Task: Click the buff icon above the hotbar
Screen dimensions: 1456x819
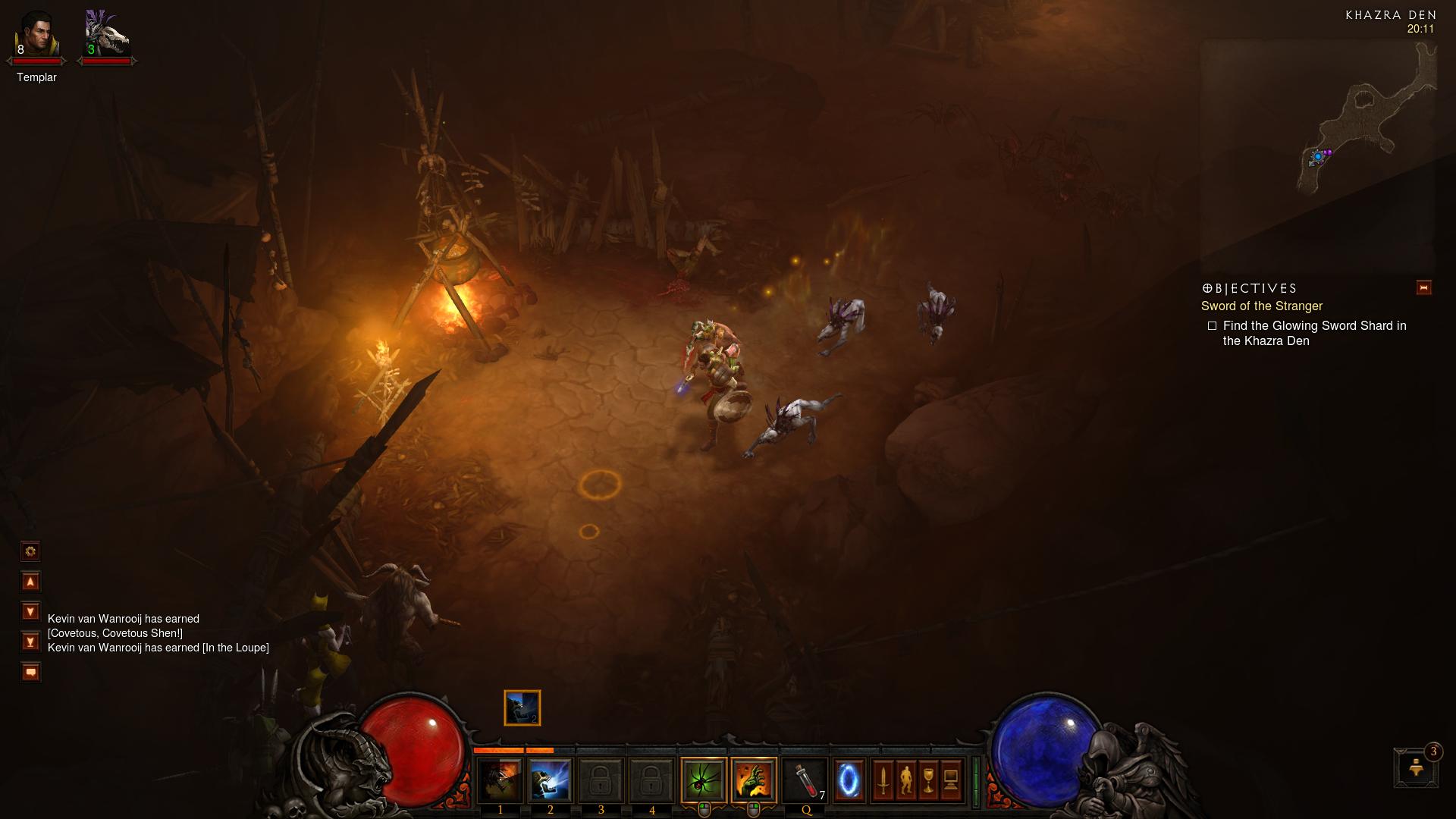Action: pyautogui.click(x=522, y=708)
